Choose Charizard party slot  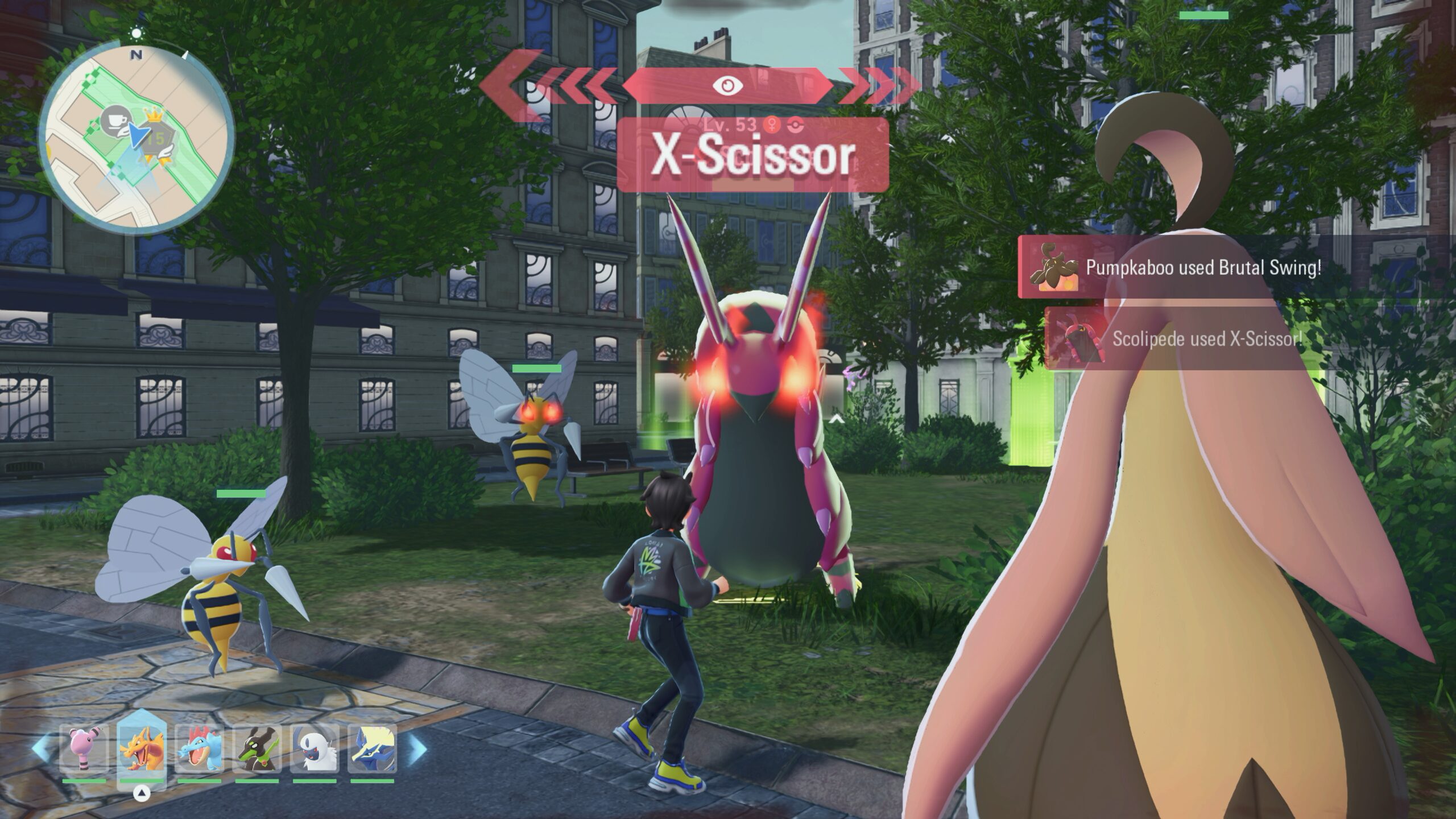[142, 749]
